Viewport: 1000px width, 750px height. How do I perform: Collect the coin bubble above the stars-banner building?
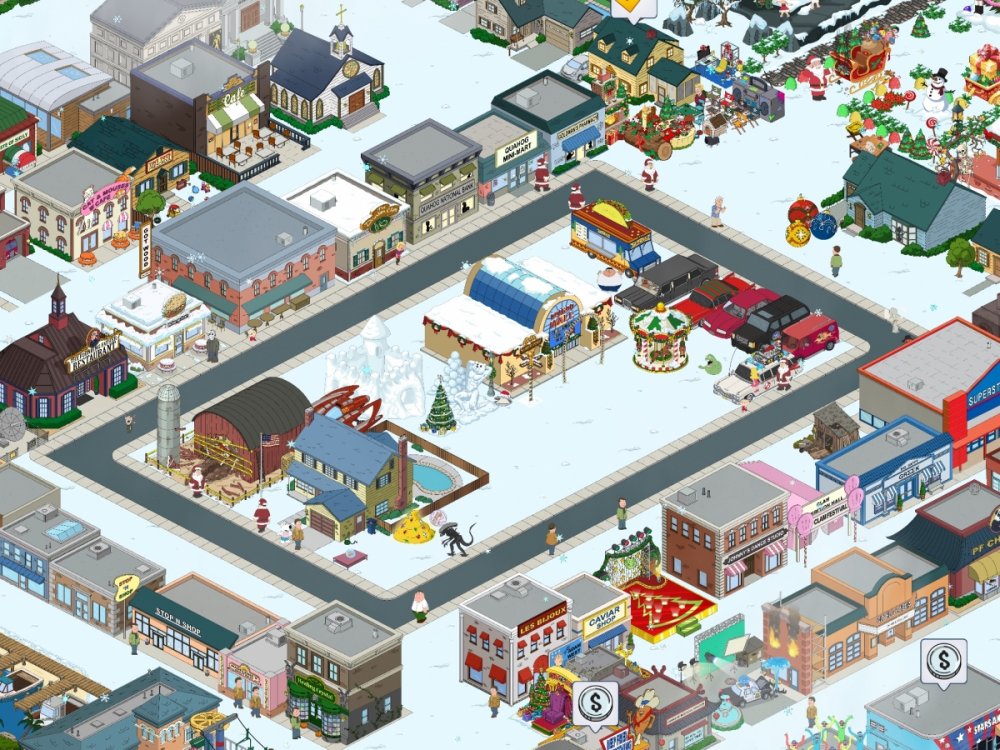point(943,660)
